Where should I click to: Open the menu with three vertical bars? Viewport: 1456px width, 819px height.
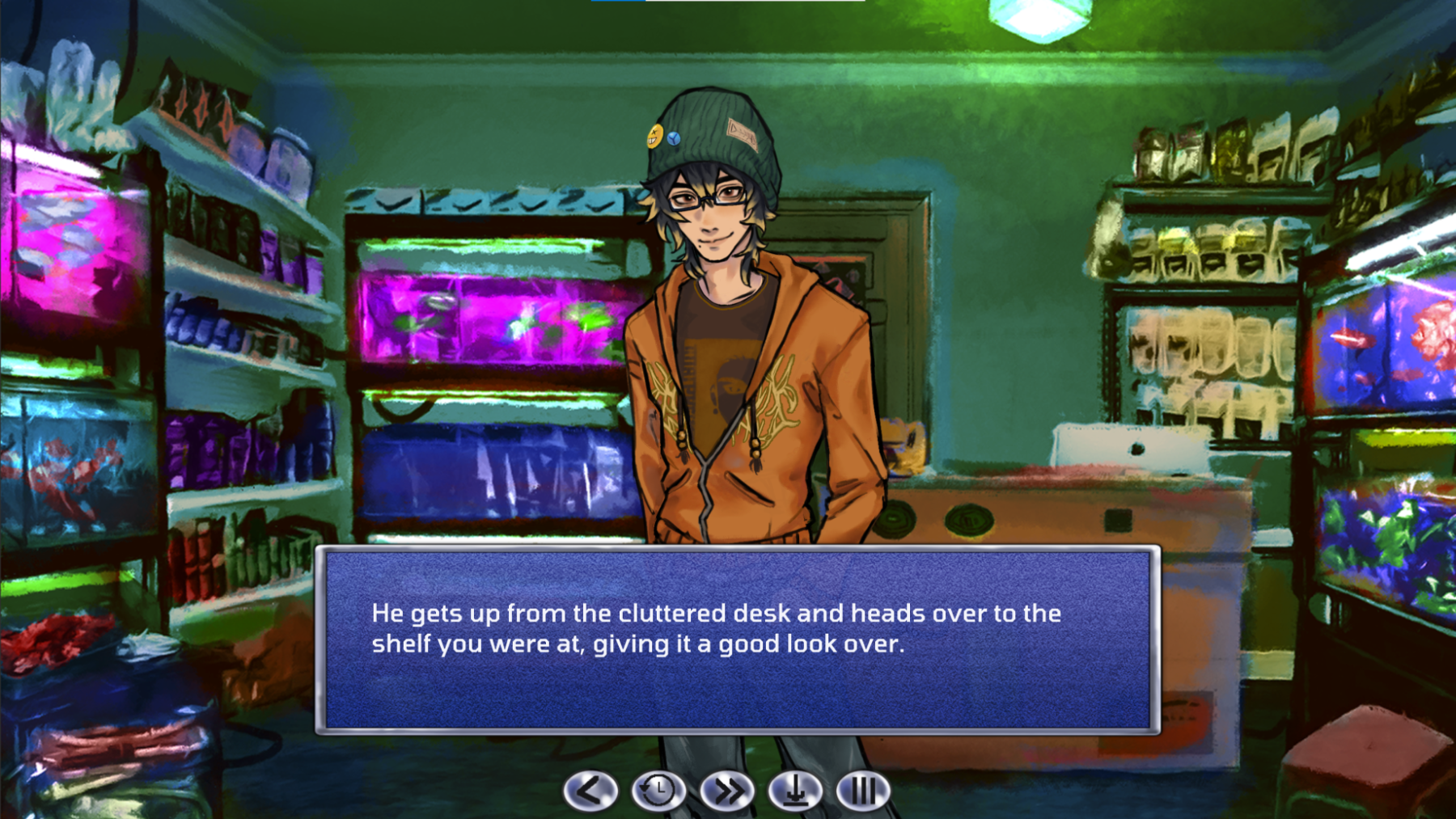pyautogui.click(x=863, y=790)
